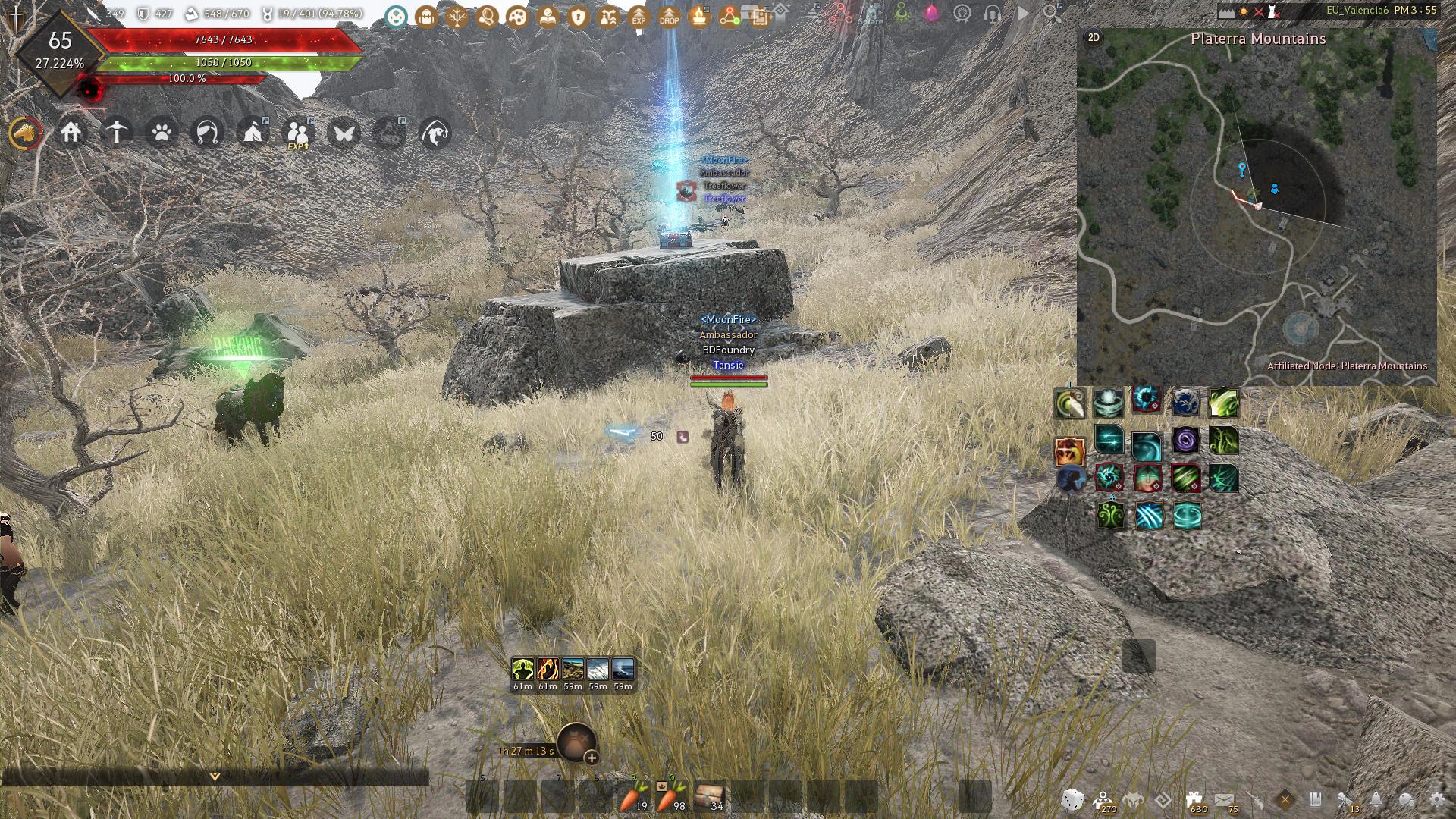Select the fairy butterfly icon
This screenshot has width=1456, height=819.
tap(344, 133)
